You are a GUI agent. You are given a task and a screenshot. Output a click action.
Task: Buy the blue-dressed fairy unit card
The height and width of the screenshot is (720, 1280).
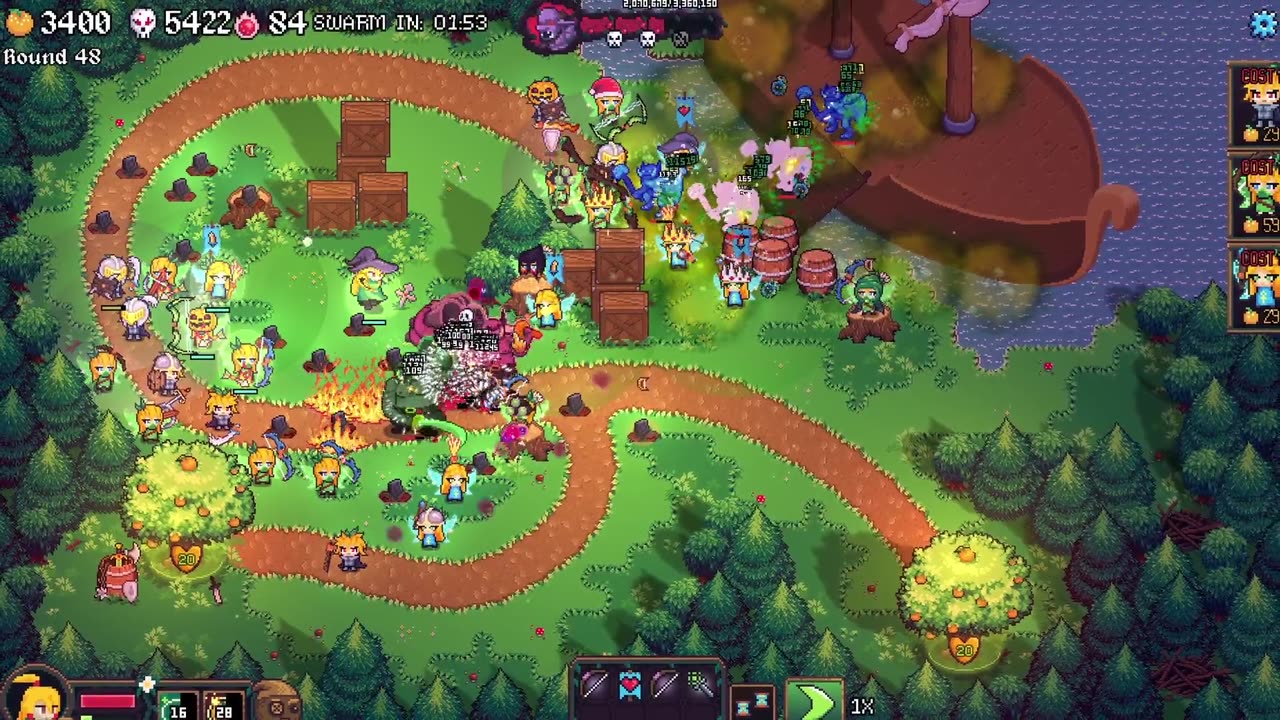click(x=1256, y=288)
